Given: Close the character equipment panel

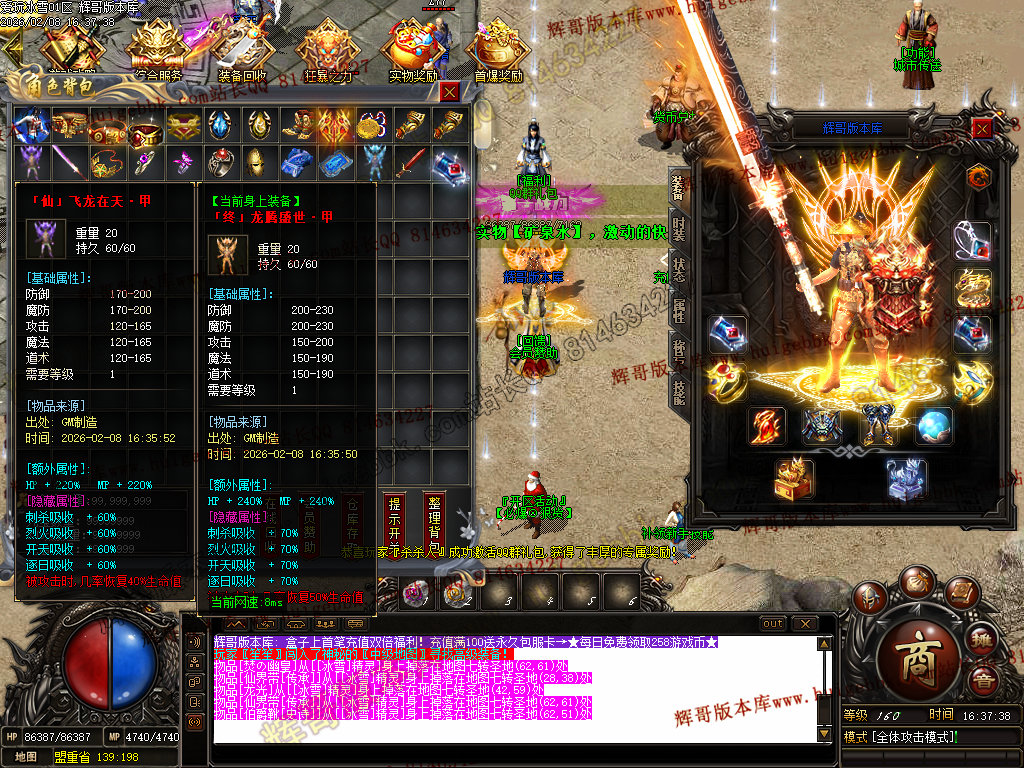Looking at the screenshot, I should (983, 128).
